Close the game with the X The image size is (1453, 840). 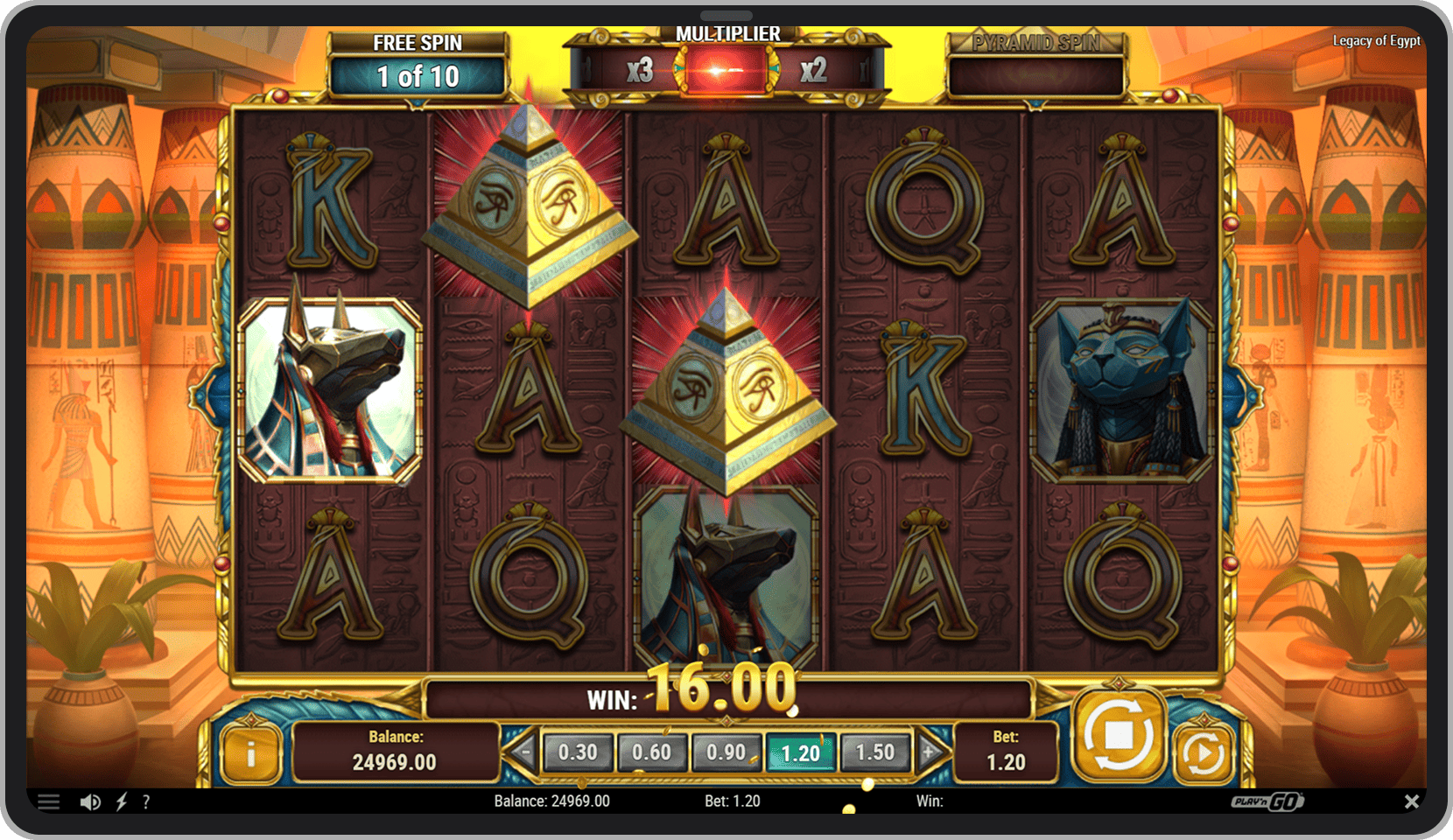(1411, 801)
